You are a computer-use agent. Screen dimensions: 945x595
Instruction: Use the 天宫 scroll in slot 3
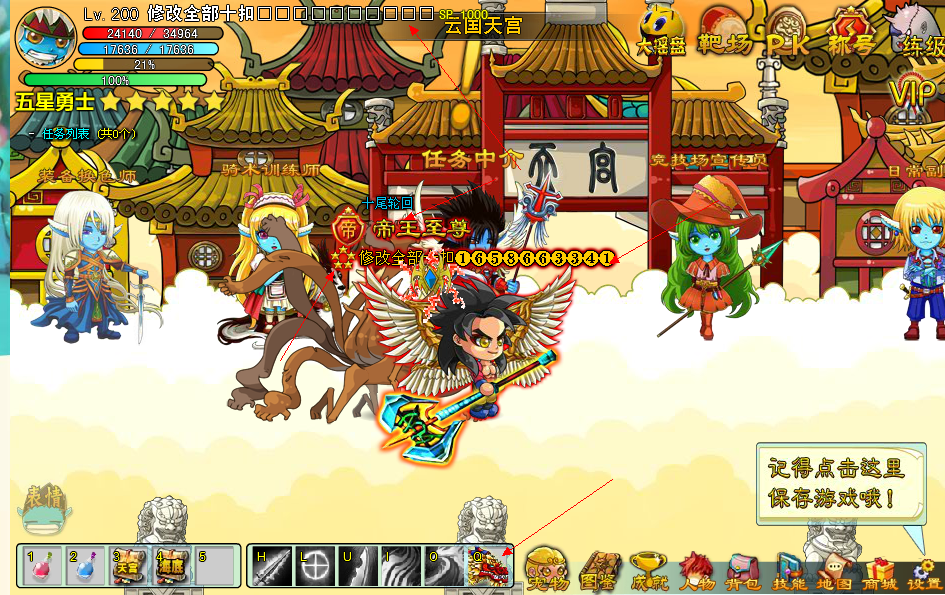pyautogui.click(x=129, y=567)
